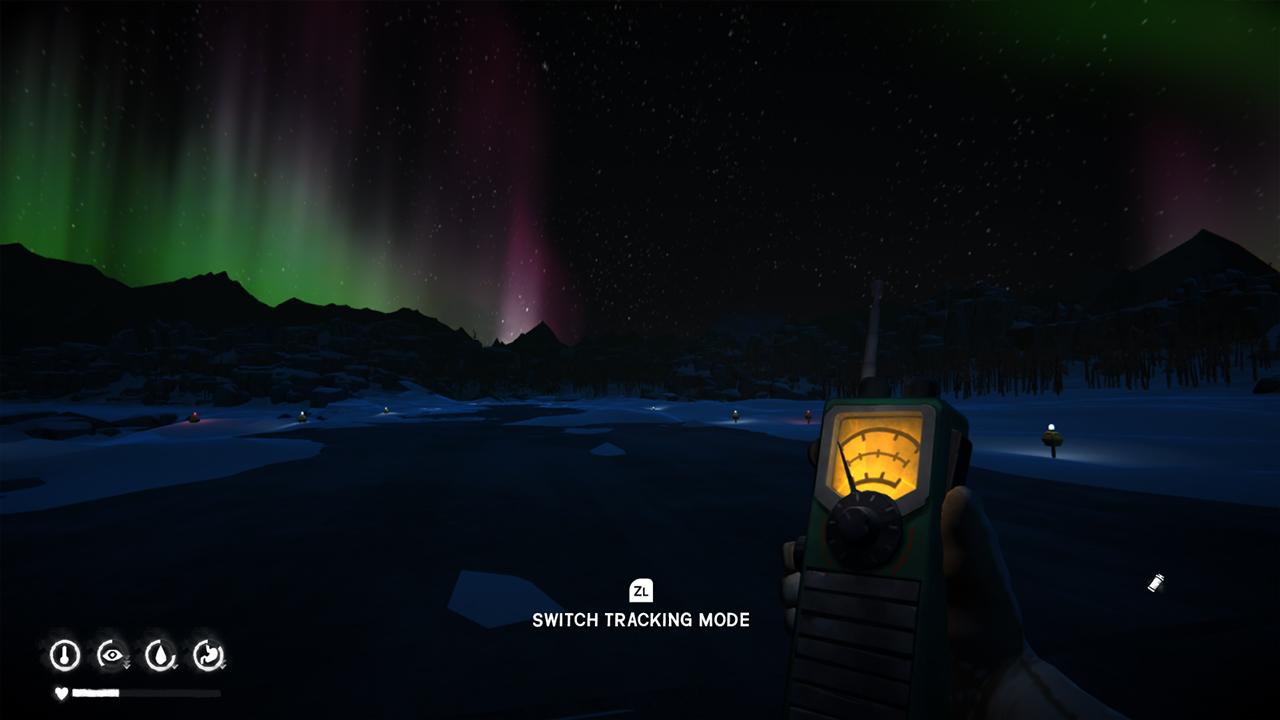Click the chevron below the hunger icon

222,666
